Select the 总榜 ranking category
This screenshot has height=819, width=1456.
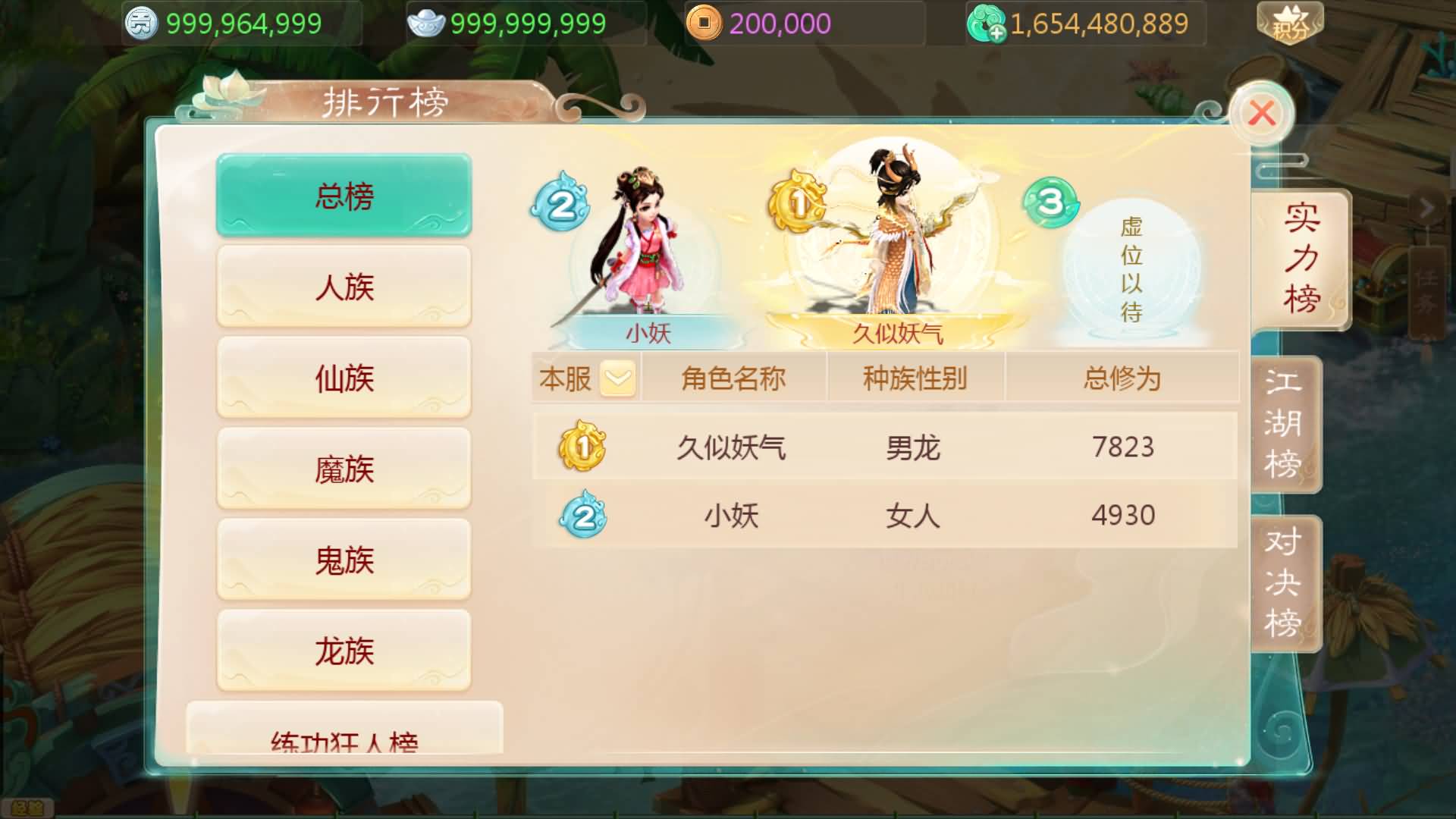(x=343, y=195)
